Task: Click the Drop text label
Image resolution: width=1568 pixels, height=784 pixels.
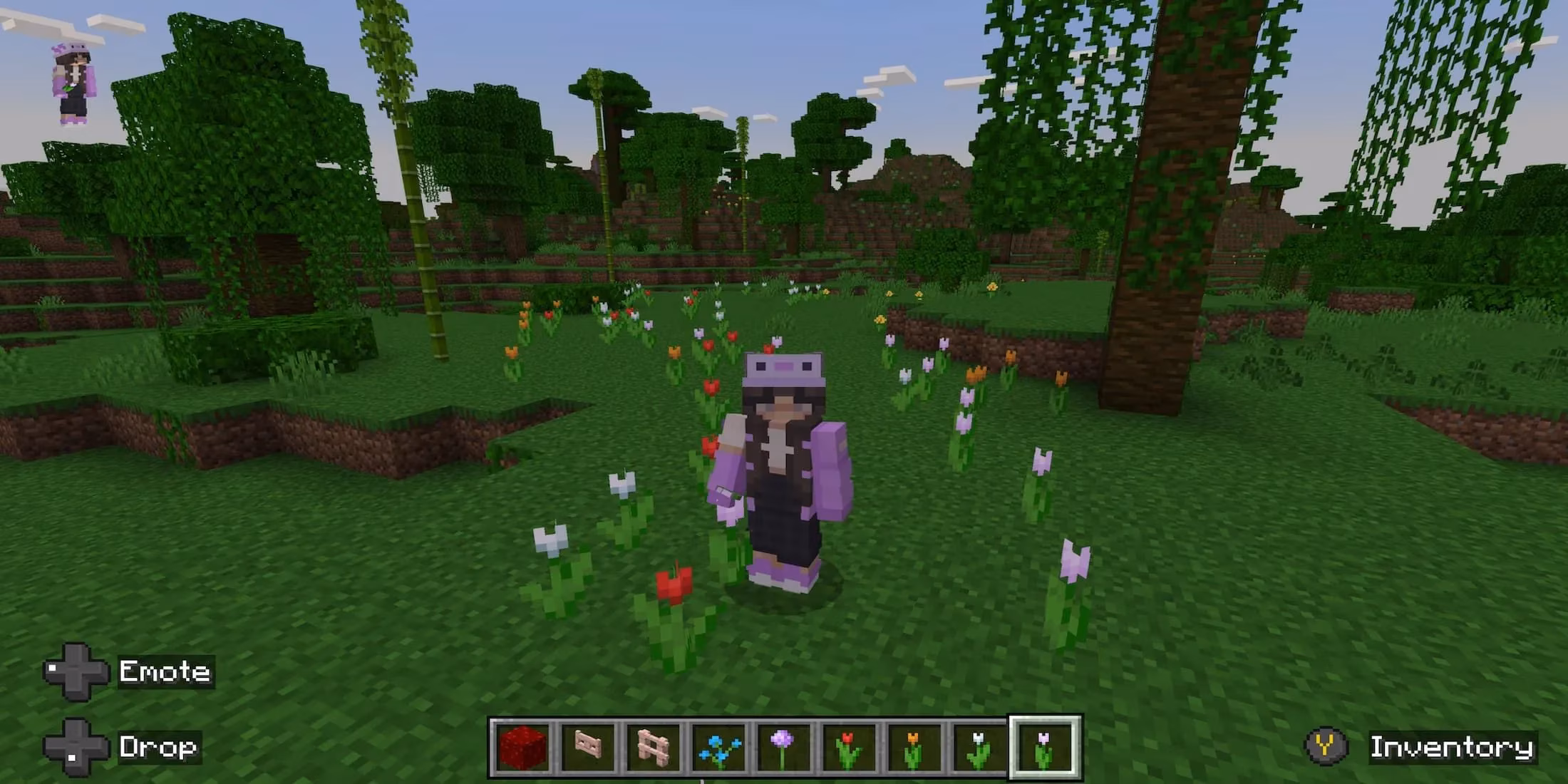Action: [x=158, y=746]
